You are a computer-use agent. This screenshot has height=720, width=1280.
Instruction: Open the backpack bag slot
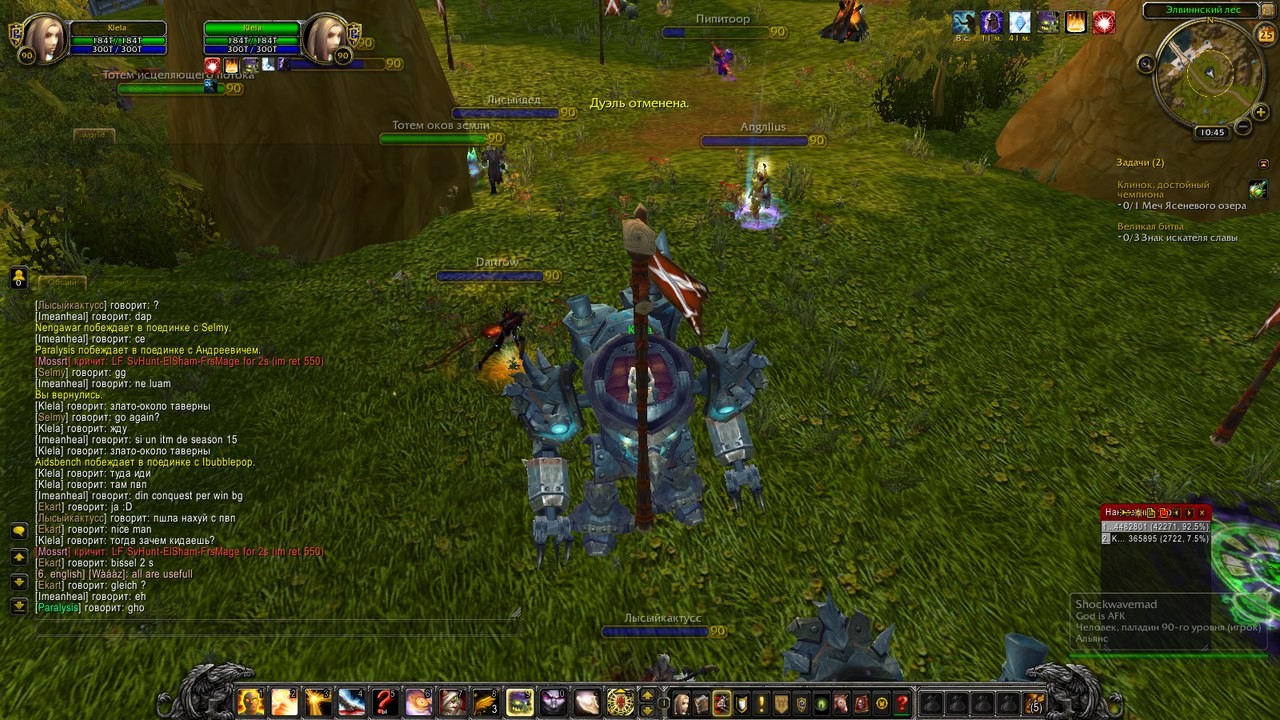click(x=1033, y=703)
